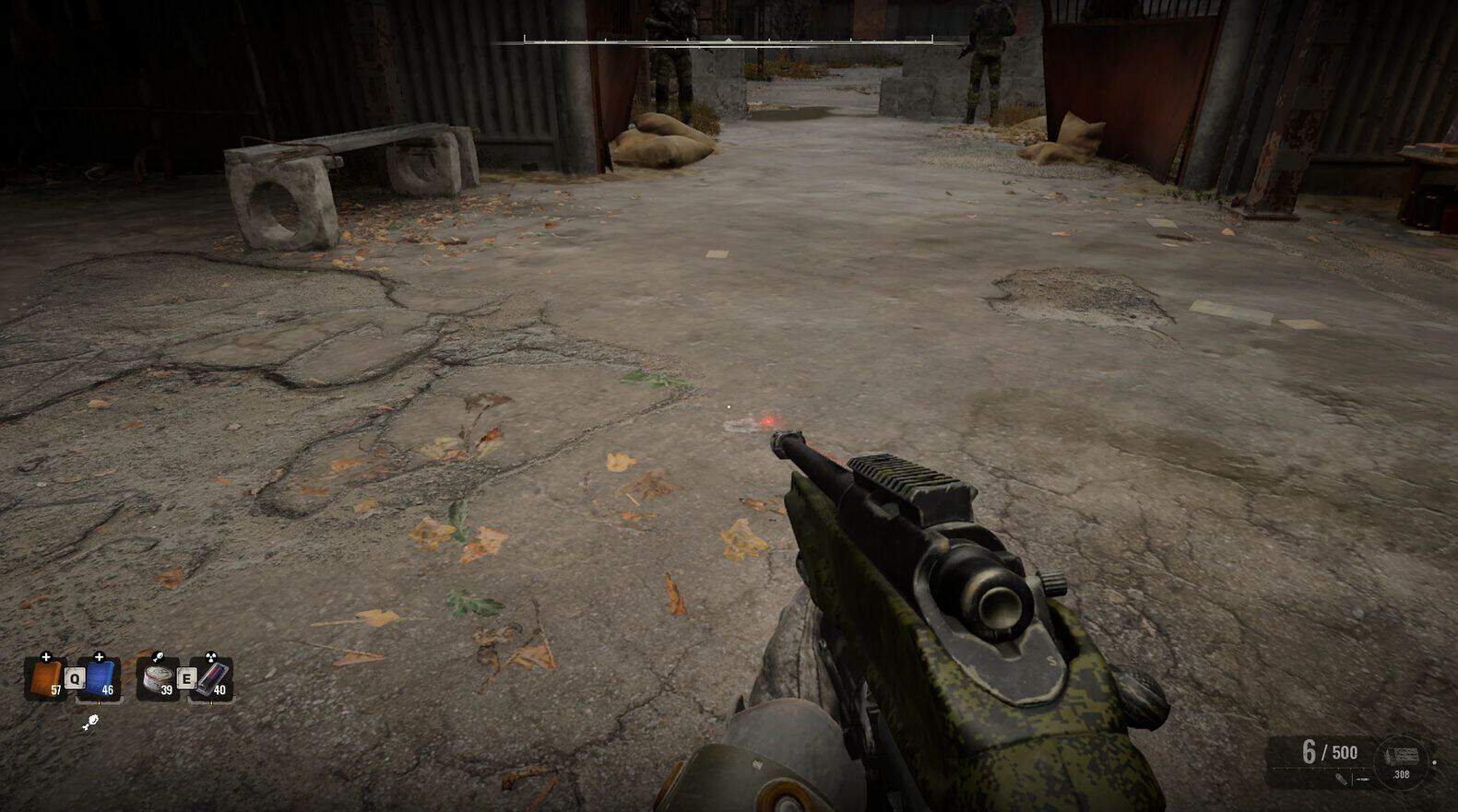Use the canned food quick slot
The width and height of the screenshot is (1458, 812).
coord(158,680)
